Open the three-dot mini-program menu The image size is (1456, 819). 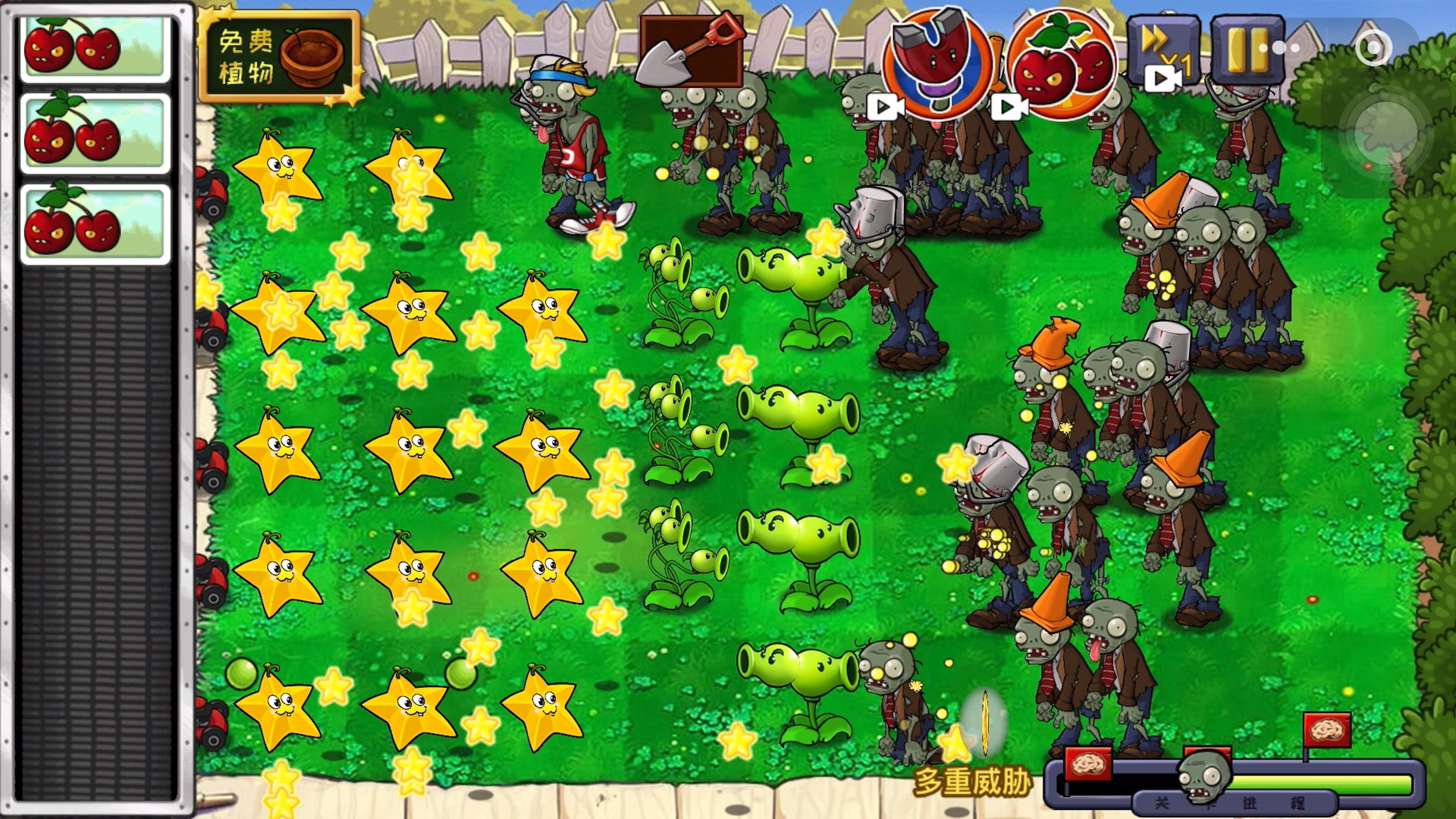click(x=1281, y=49)
